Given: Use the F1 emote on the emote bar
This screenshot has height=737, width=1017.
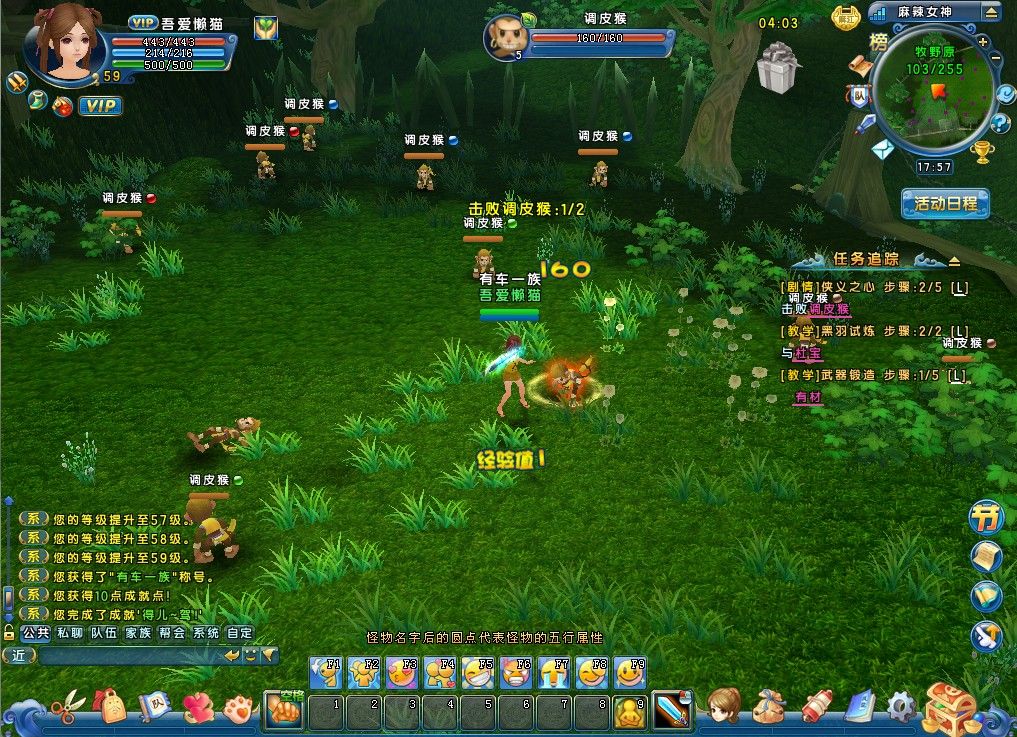Looking at the screenshot, I should click(326, 673).
